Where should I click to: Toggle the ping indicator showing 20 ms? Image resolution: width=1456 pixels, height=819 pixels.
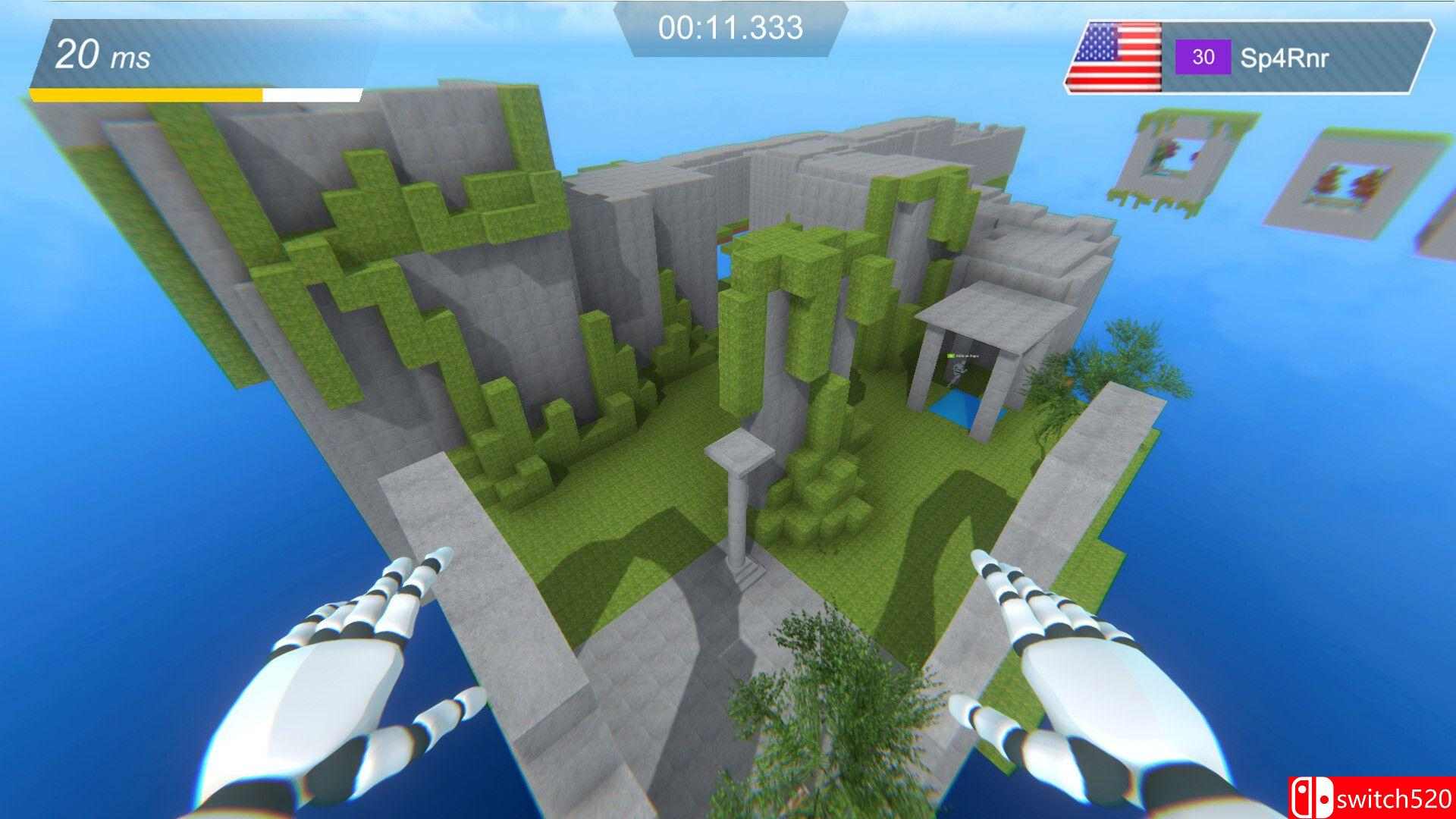click(x=100, y=56)
